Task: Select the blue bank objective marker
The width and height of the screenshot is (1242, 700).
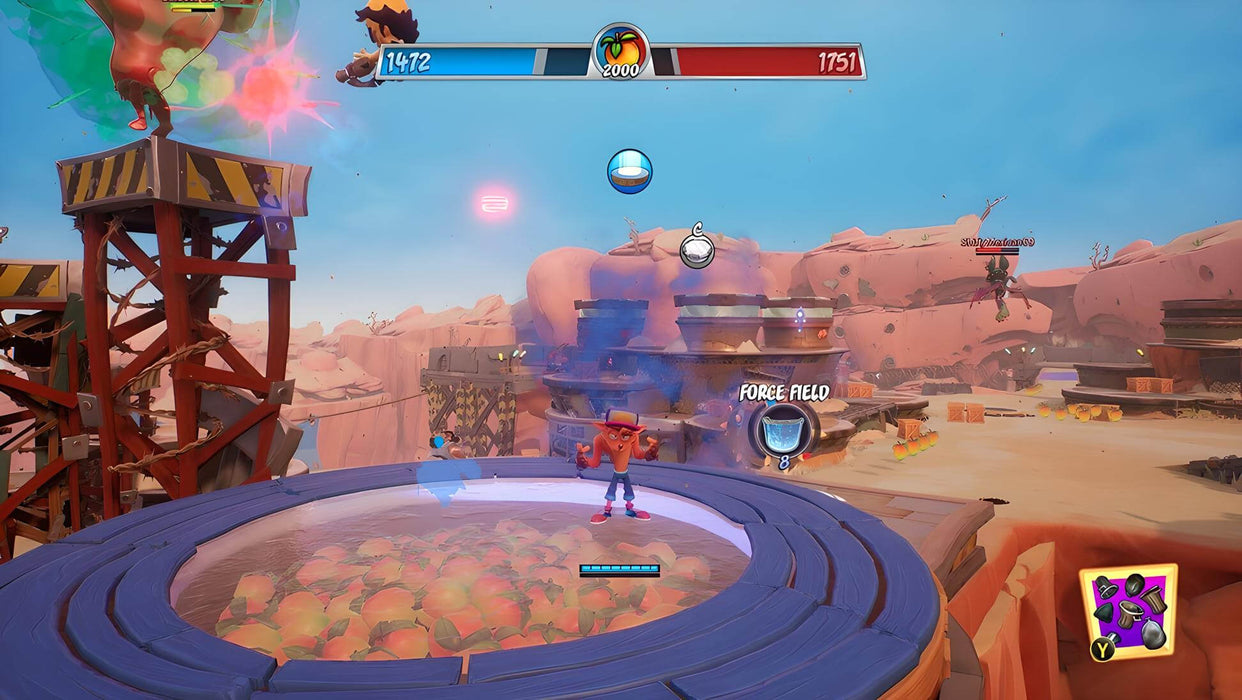Action: 630,171
